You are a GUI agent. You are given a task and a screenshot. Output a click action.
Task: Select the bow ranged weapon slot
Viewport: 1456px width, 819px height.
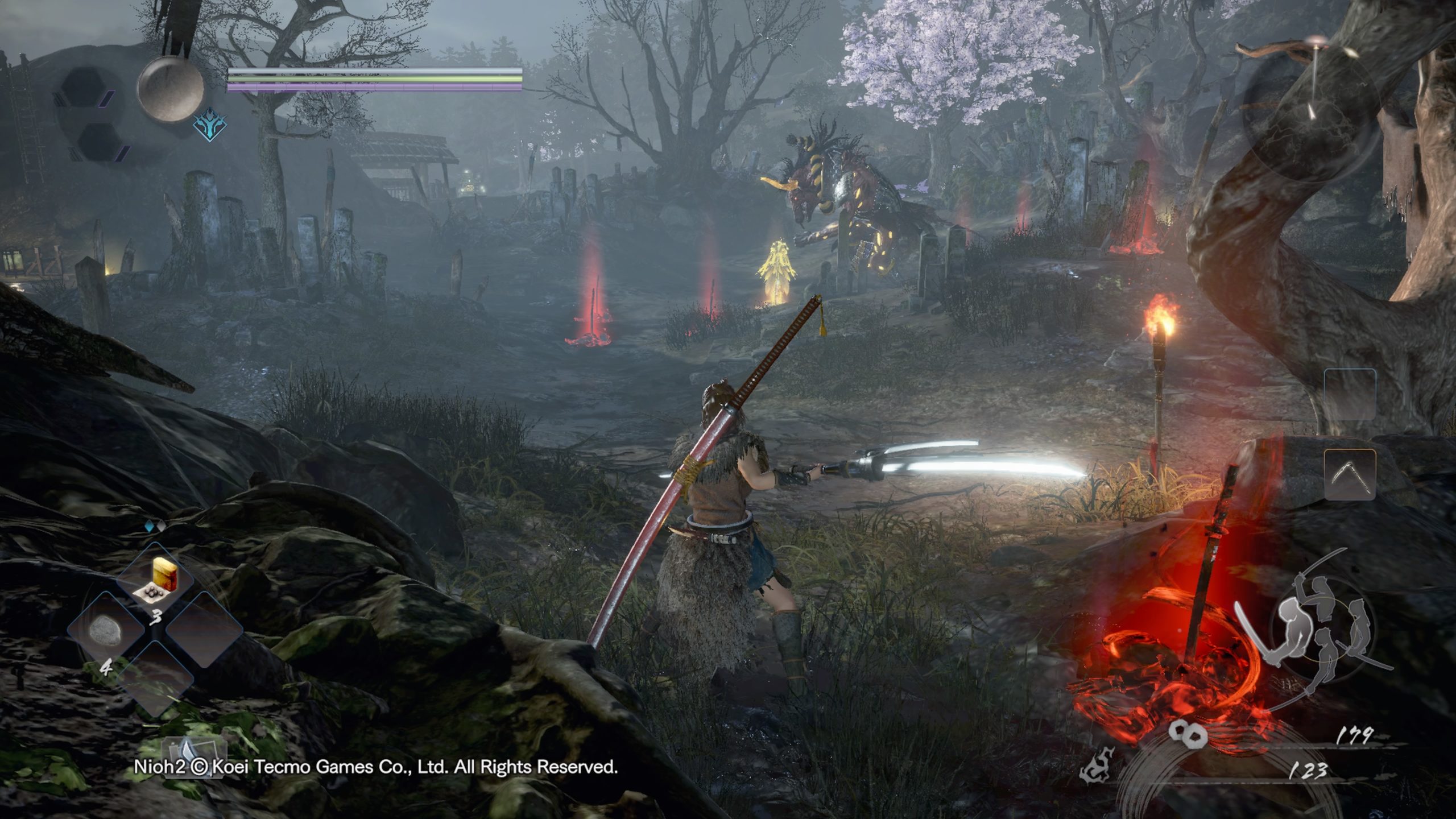[1350, 474]
